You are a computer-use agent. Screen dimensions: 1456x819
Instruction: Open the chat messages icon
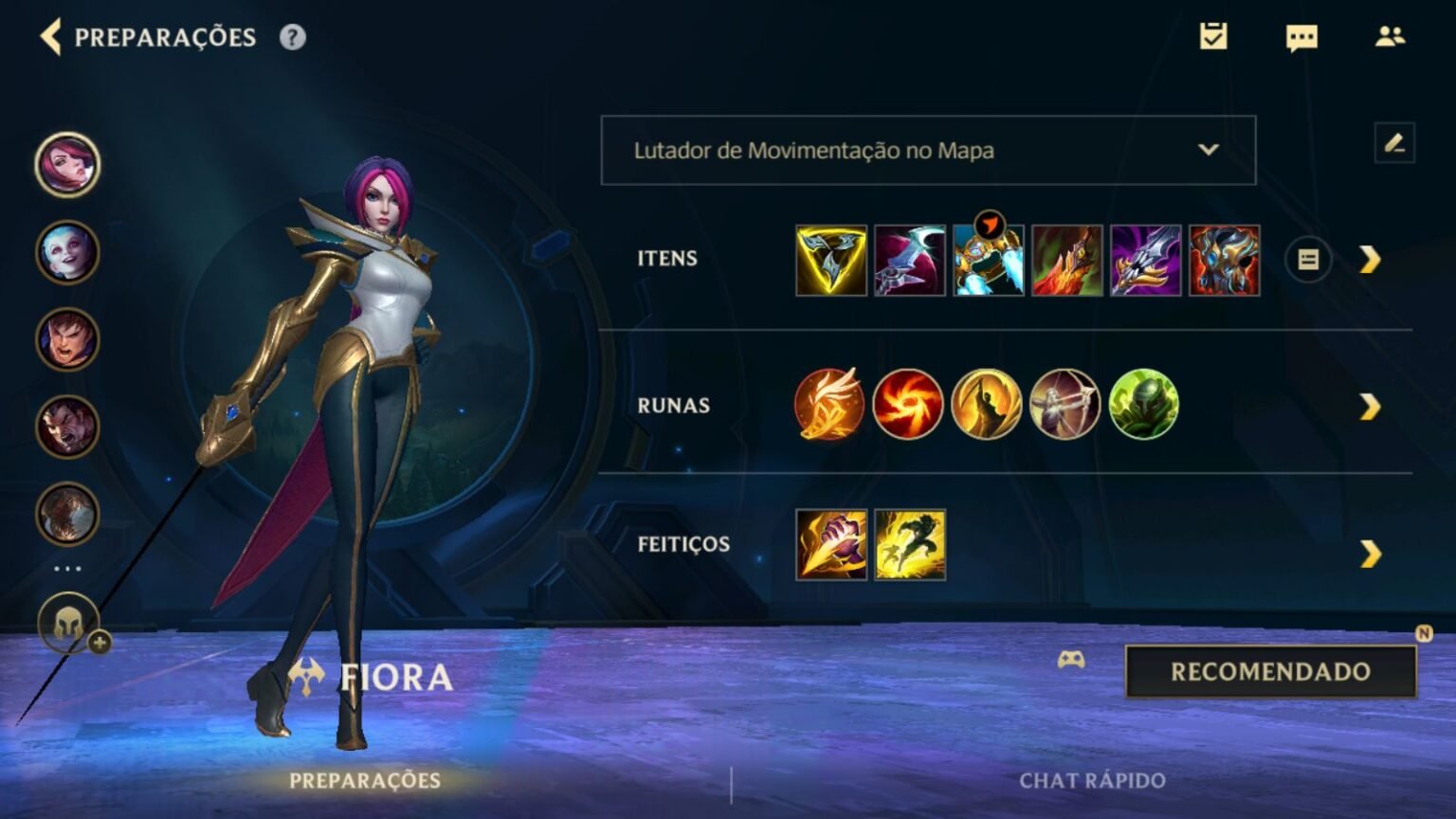coord(1301,38)
